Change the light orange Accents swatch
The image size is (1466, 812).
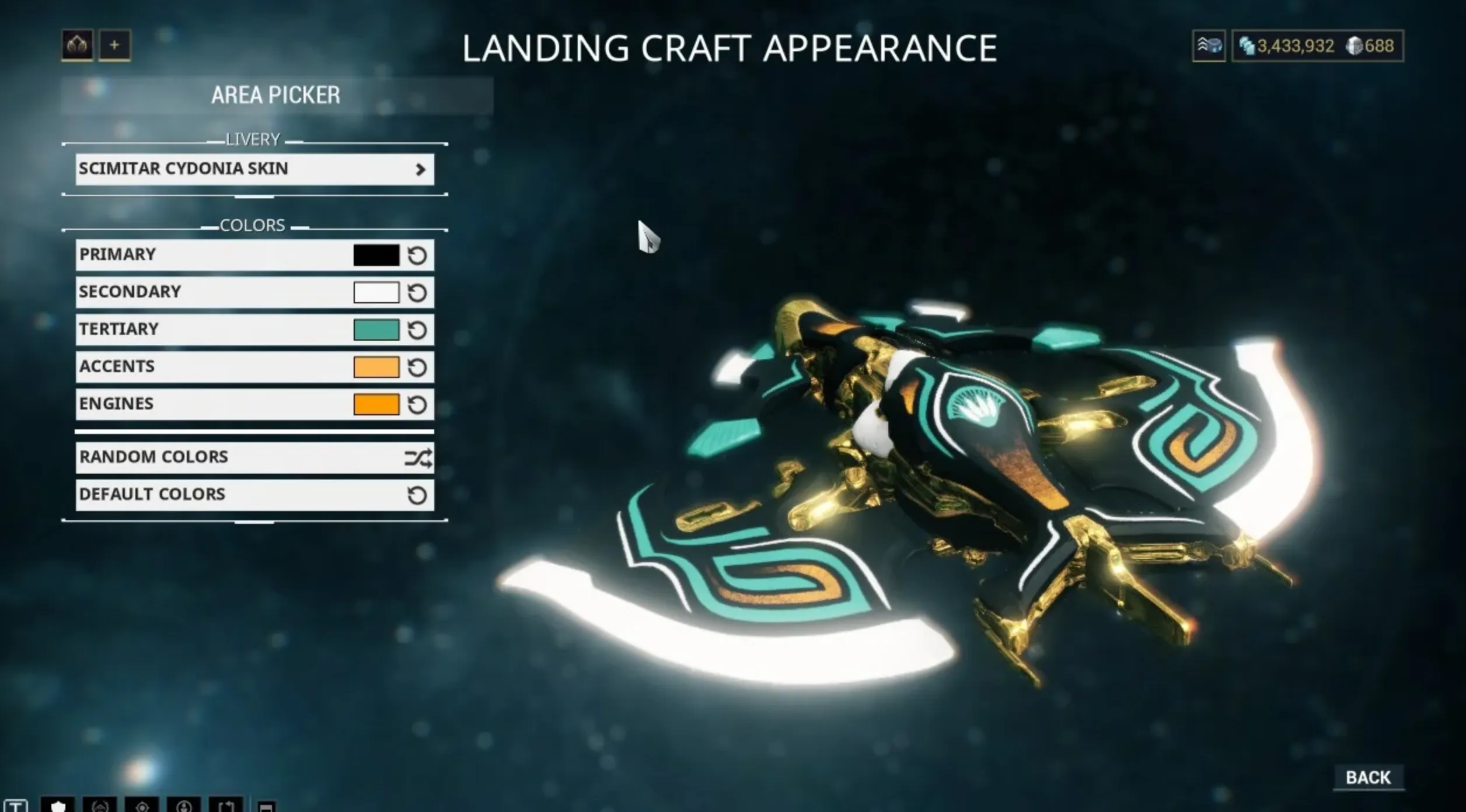point(376,367)
